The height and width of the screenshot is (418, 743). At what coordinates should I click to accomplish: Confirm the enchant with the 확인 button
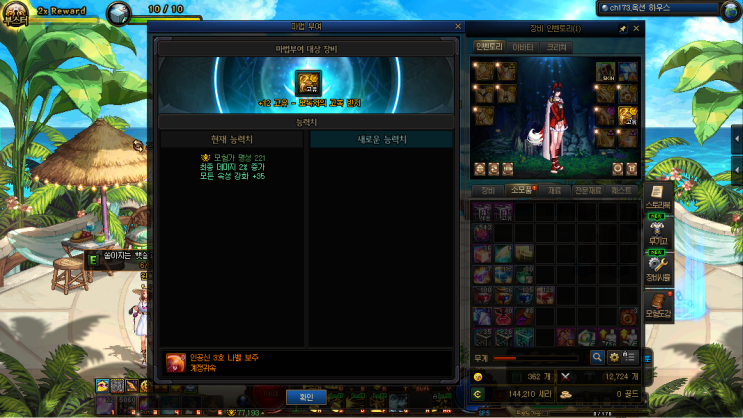[307, 397]
